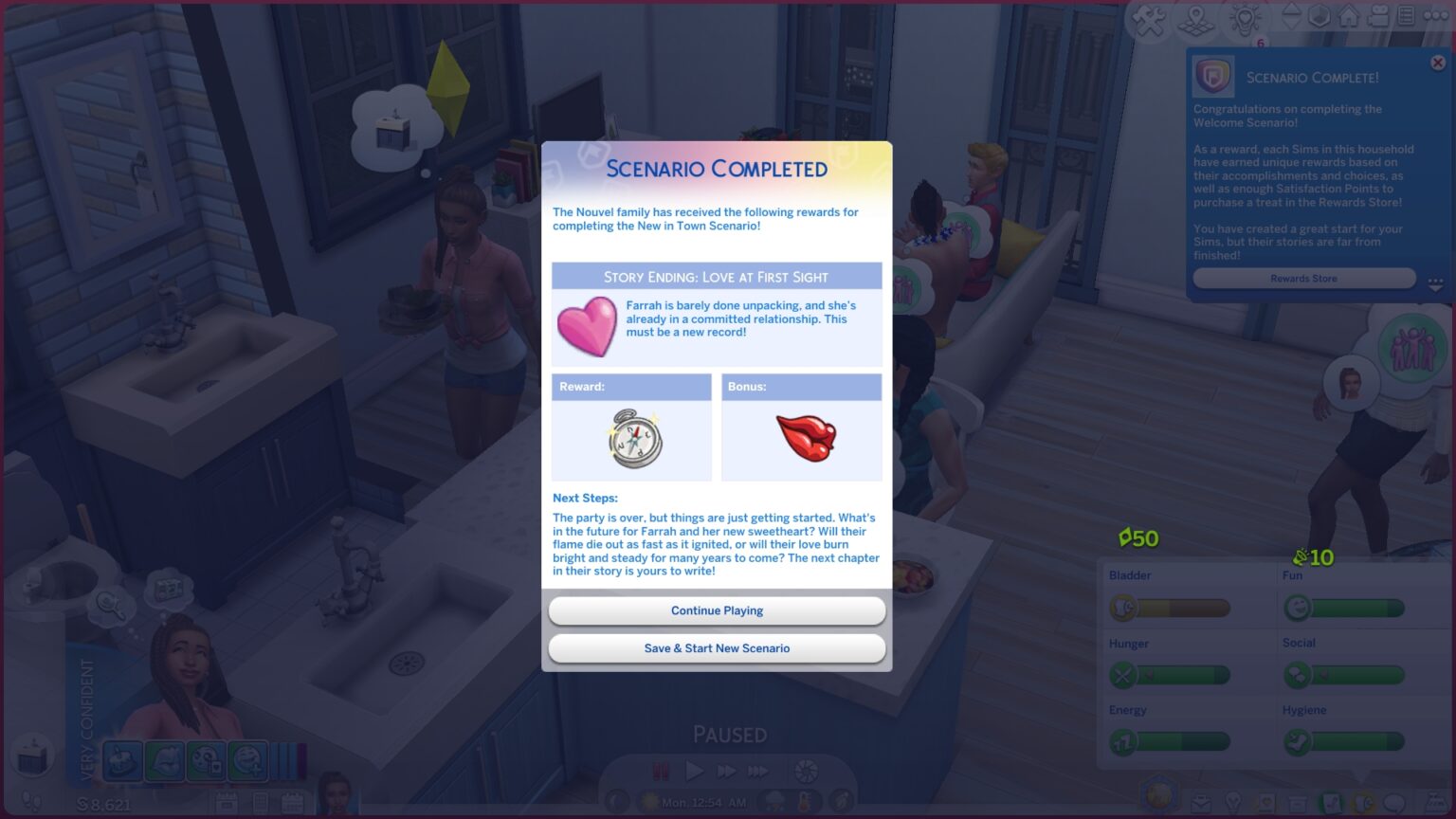Click the Continue Playing button
The height and width of the screenshot is (819, 1456).
coord(717,610)
